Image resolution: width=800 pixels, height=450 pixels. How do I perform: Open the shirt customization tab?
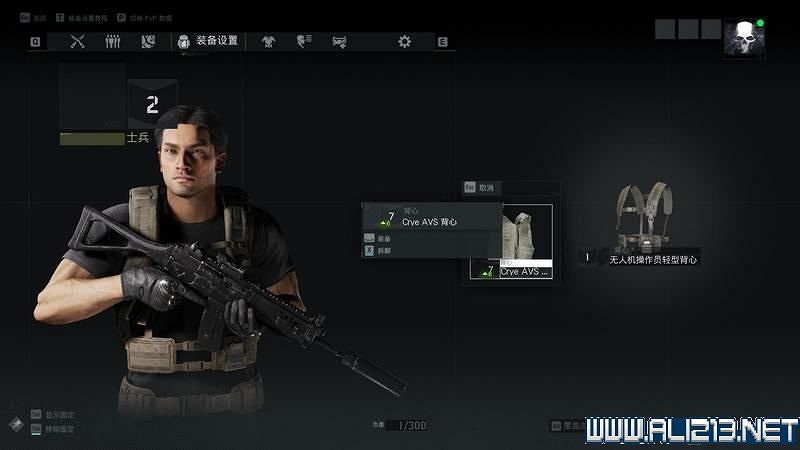click(269, 42)
